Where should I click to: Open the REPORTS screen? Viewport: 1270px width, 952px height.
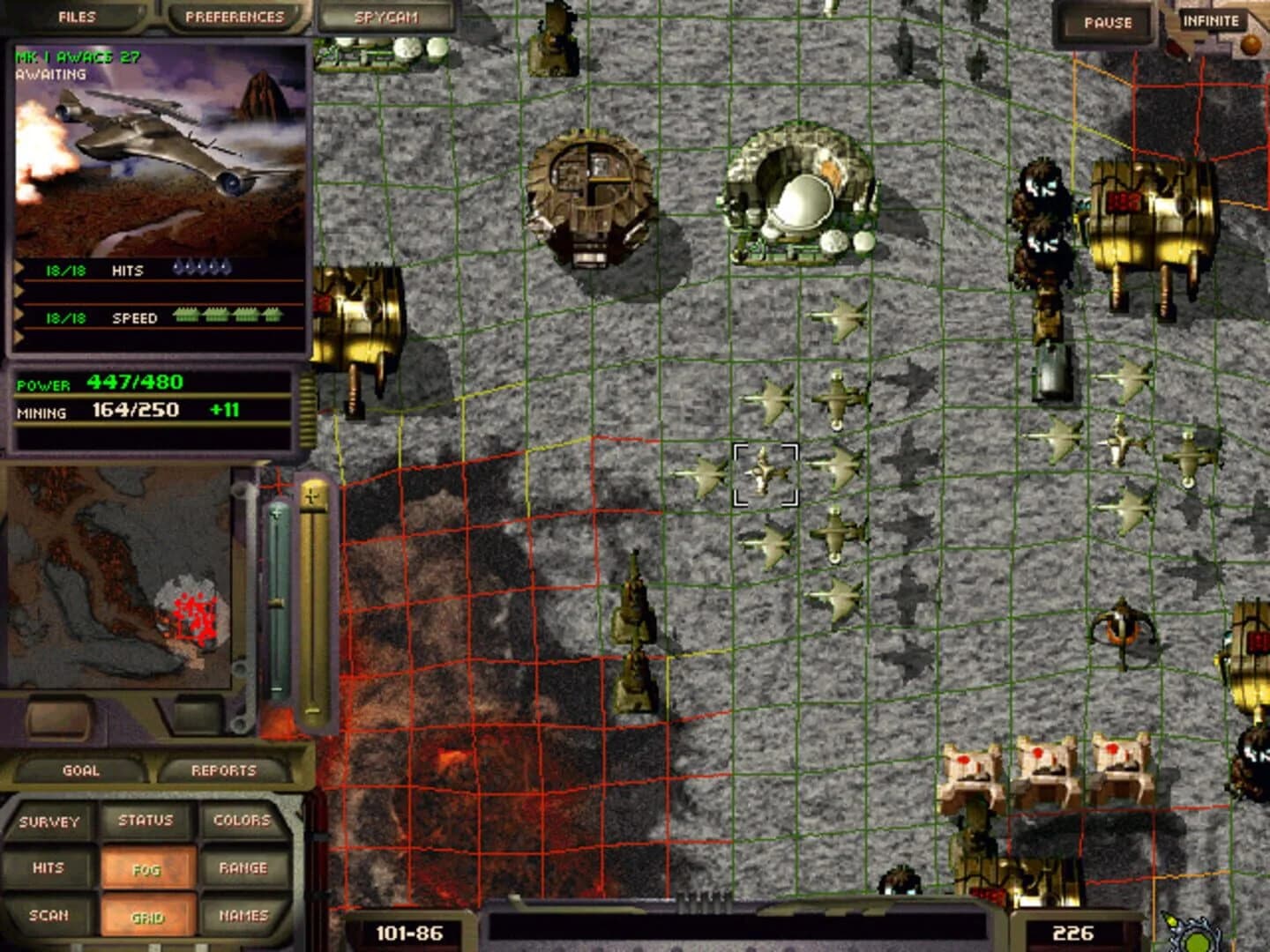click(x=223, y=769)
